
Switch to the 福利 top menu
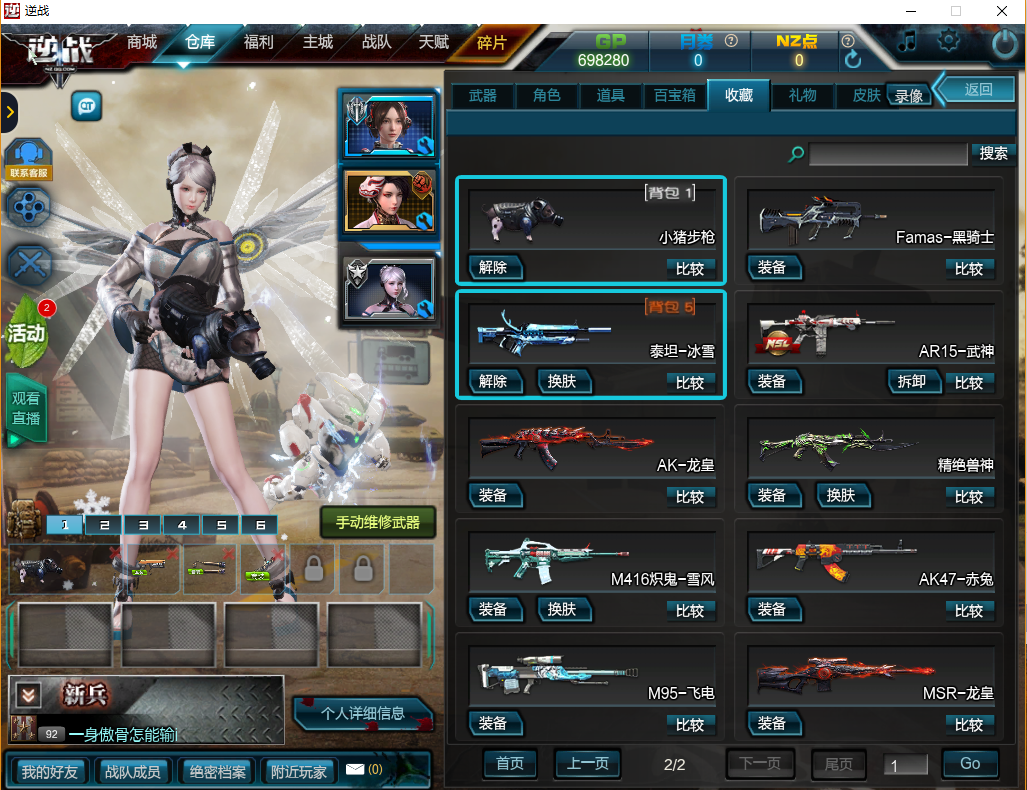(259, 43)
